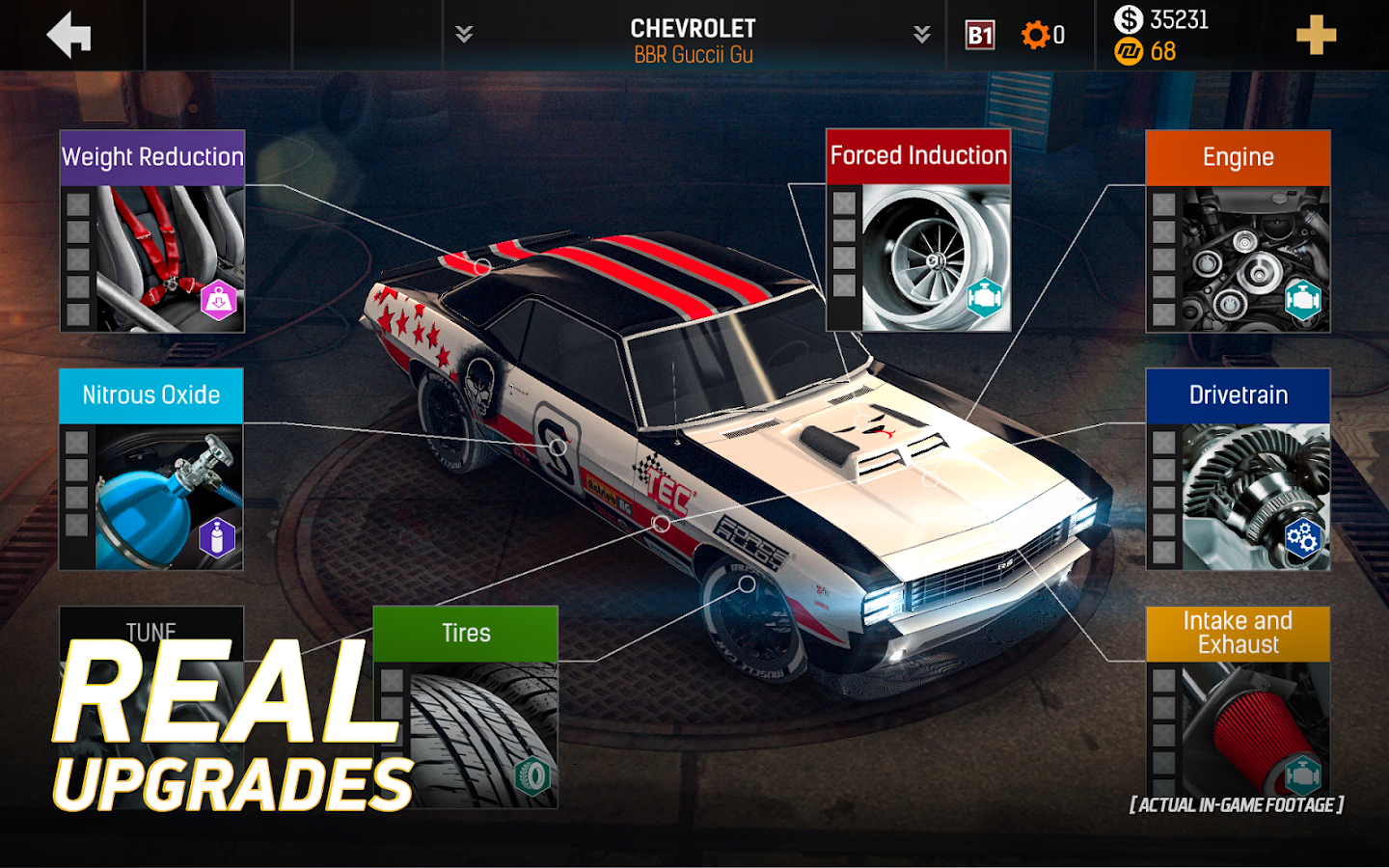Screen dimensions: 1389x868
Task: Show the B1 class rating badge
Action: point(980,36)
